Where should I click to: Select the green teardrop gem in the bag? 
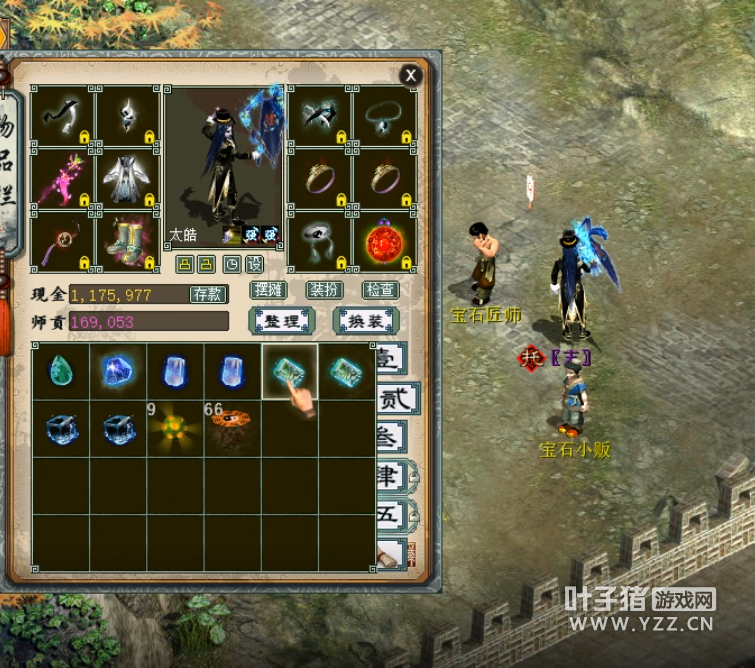(60, 372)
